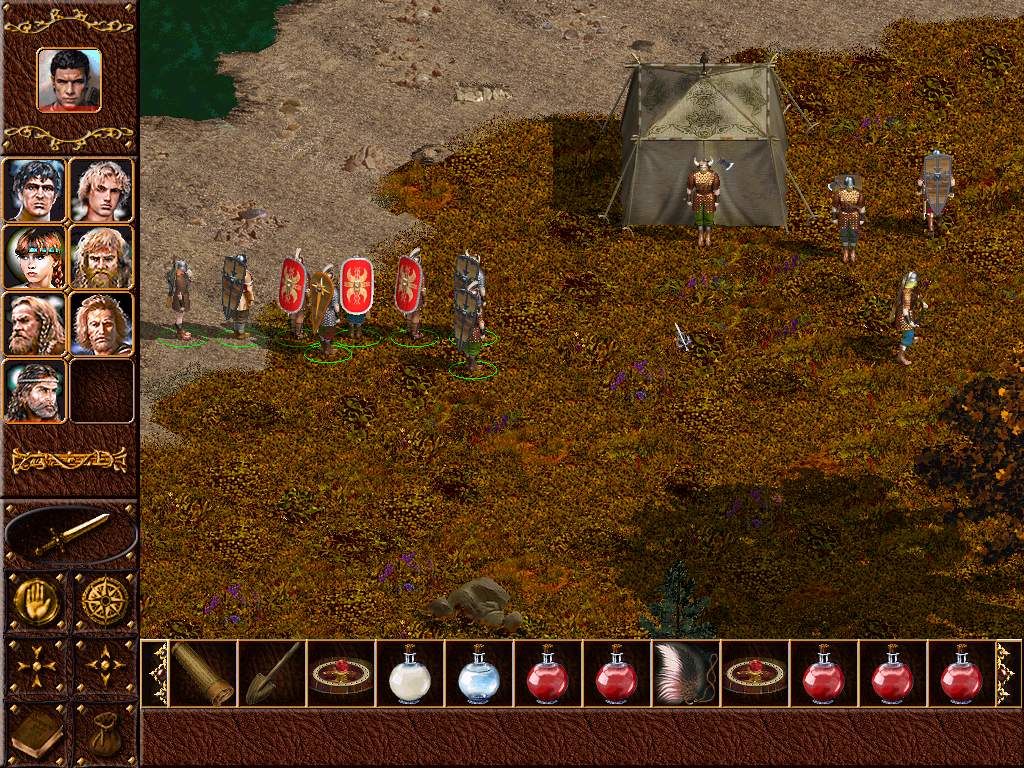Open the inventory bag
The height and width of the screenshot is (768, 1024).
click(104, 735)
